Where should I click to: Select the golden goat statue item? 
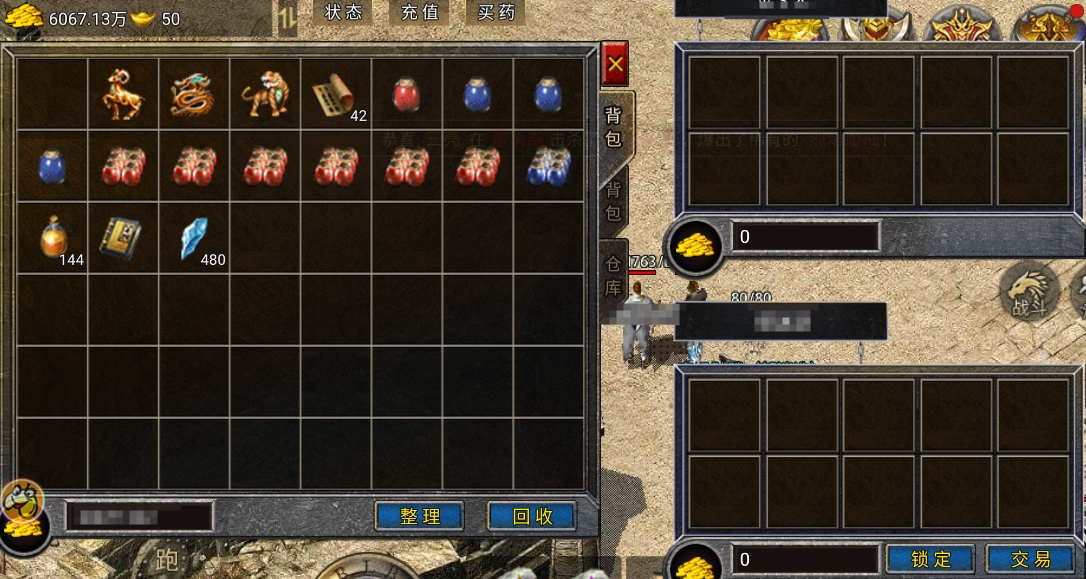click(123, 94)
